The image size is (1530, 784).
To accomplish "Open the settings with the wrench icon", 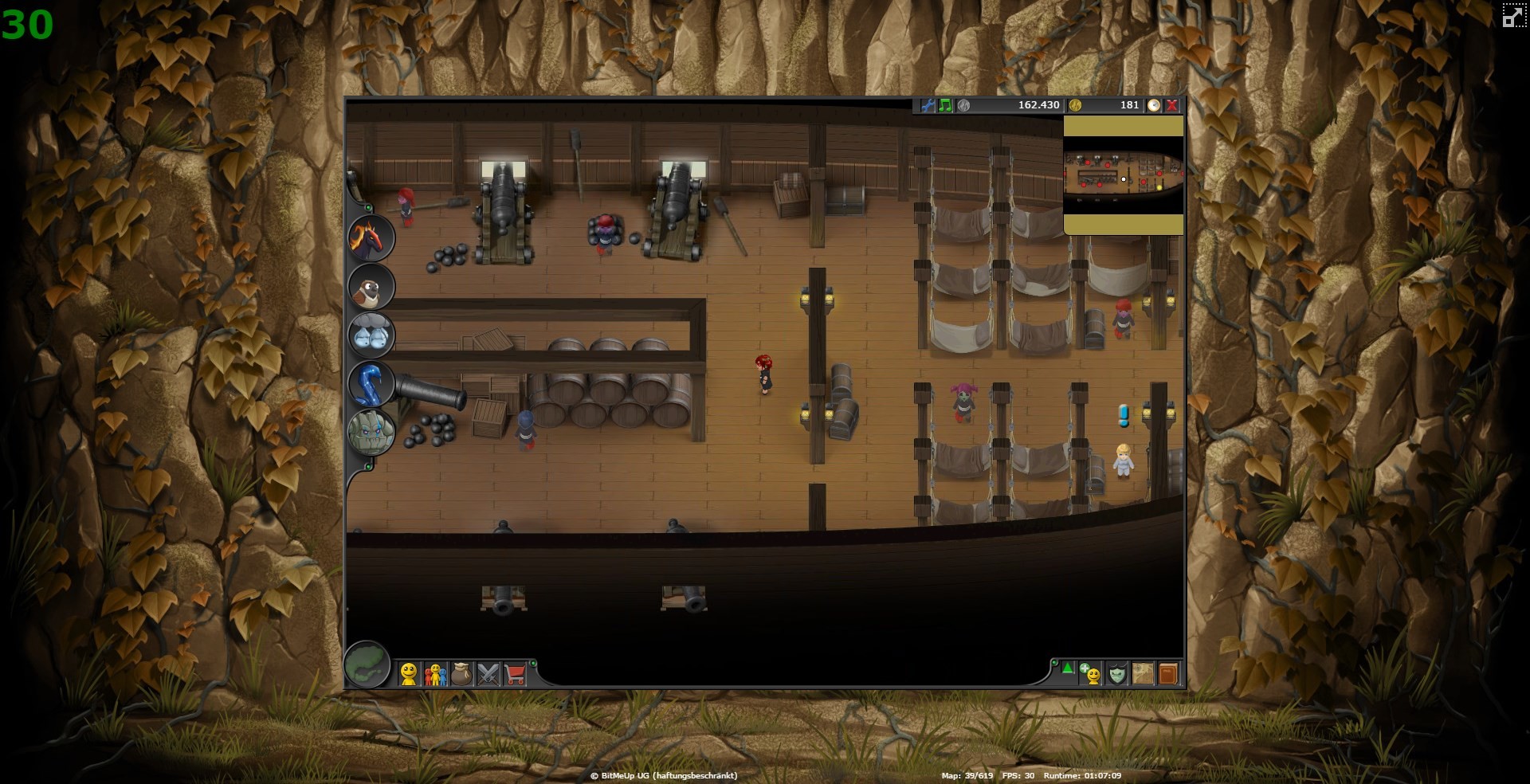I will pos(929,104).
